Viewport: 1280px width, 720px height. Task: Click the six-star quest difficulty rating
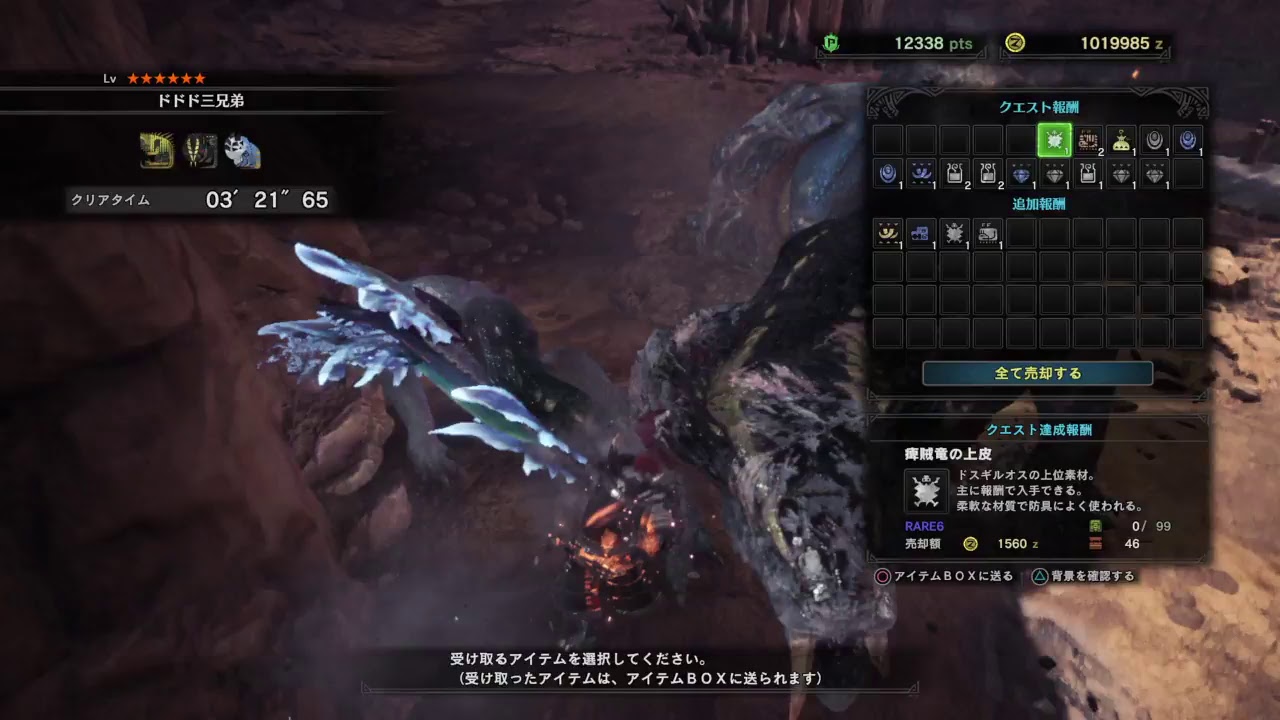click(166, 79)
